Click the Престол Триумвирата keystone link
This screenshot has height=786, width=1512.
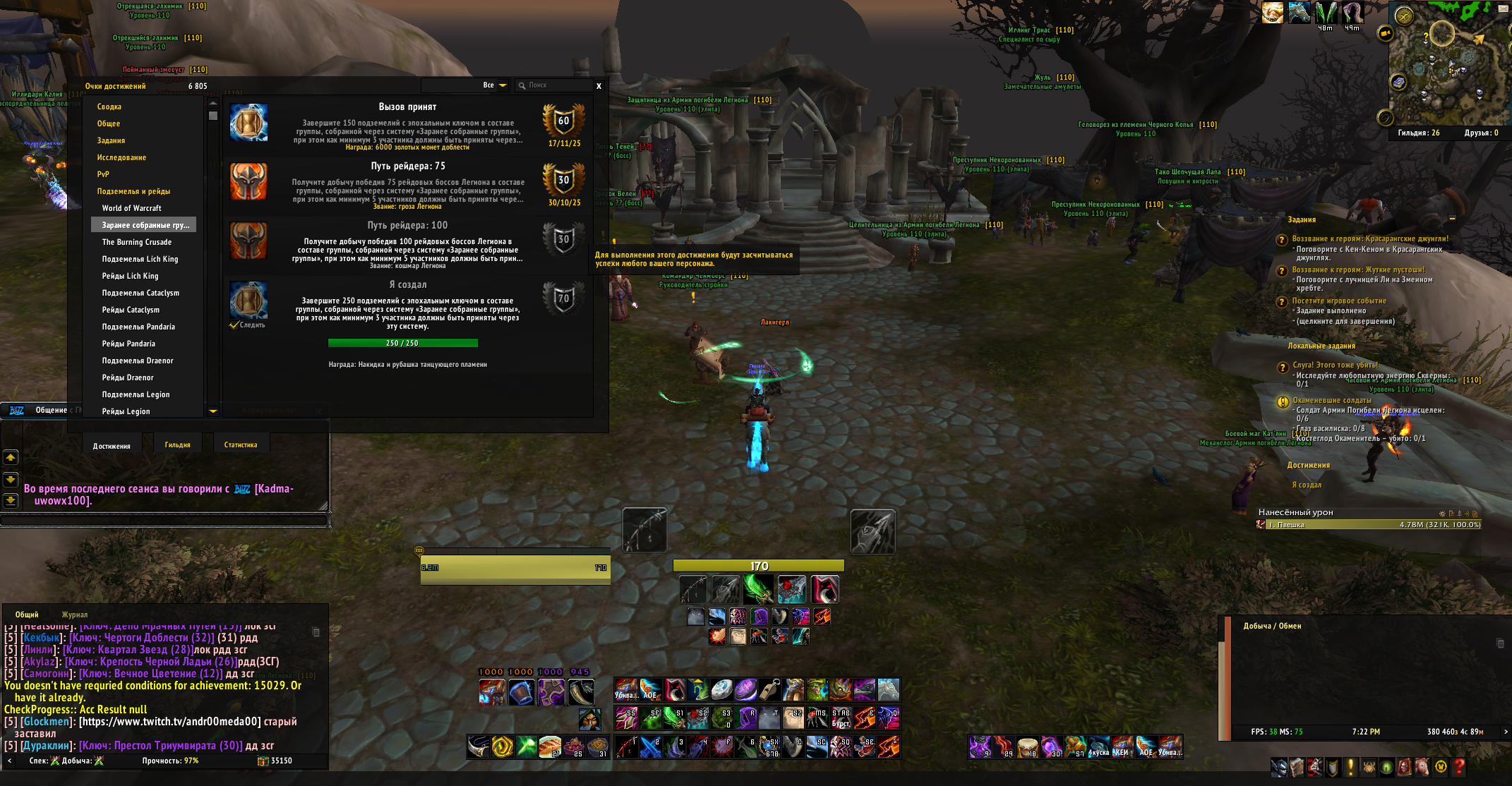click(x=160, y=746)
